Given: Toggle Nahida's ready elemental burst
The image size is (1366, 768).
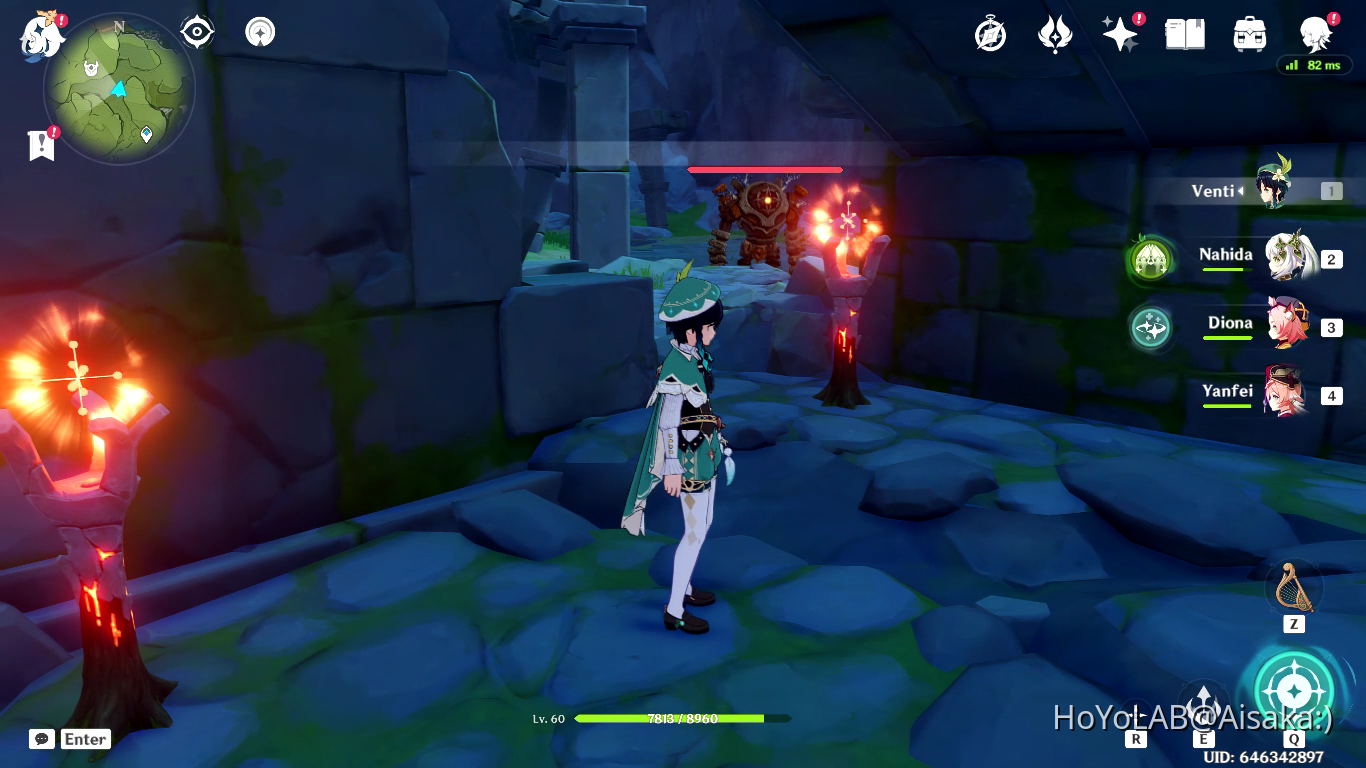Looking at the screenshot, I should [1149, 259].
